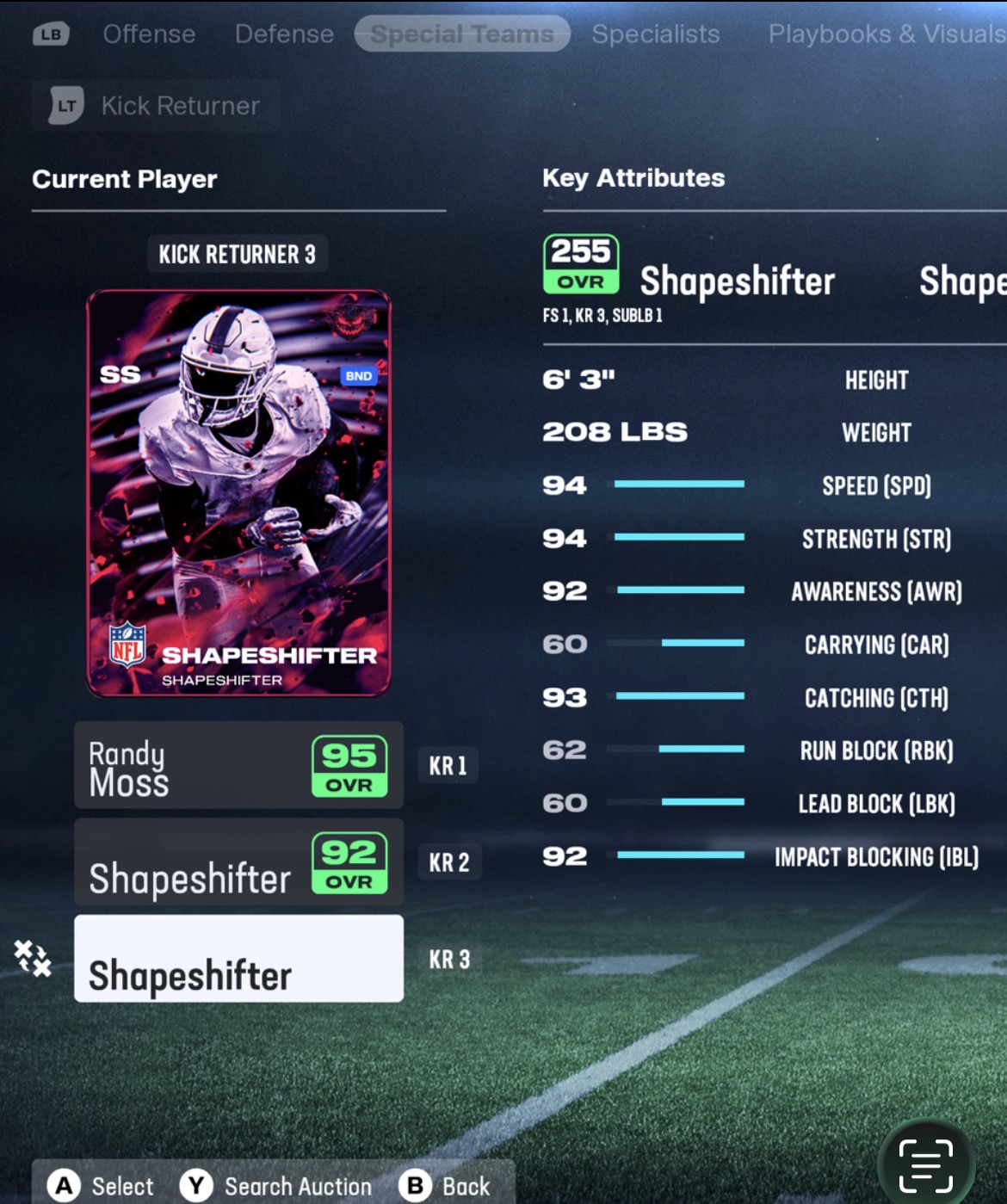Open Playbooks & Visuals tab
Viewport: 1007px width, 1204px height.
(x=887, y=34)
